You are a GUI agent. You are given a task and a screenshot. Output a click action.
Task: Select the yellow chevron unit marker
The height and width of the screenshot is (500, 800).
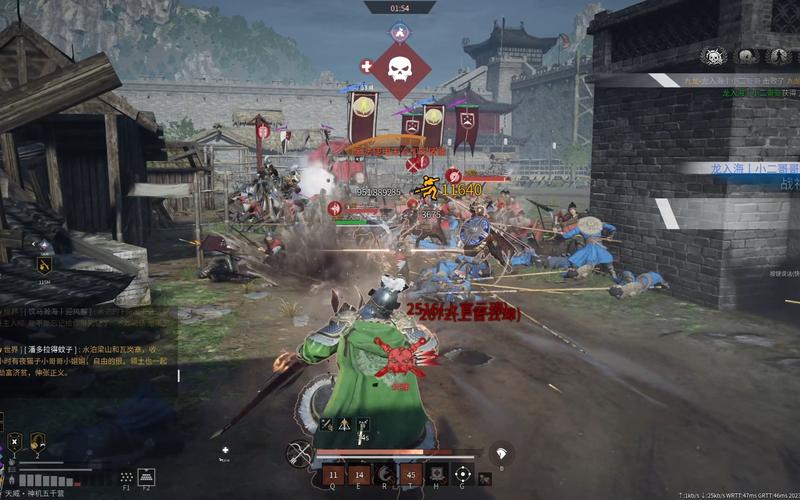[44, 265]
